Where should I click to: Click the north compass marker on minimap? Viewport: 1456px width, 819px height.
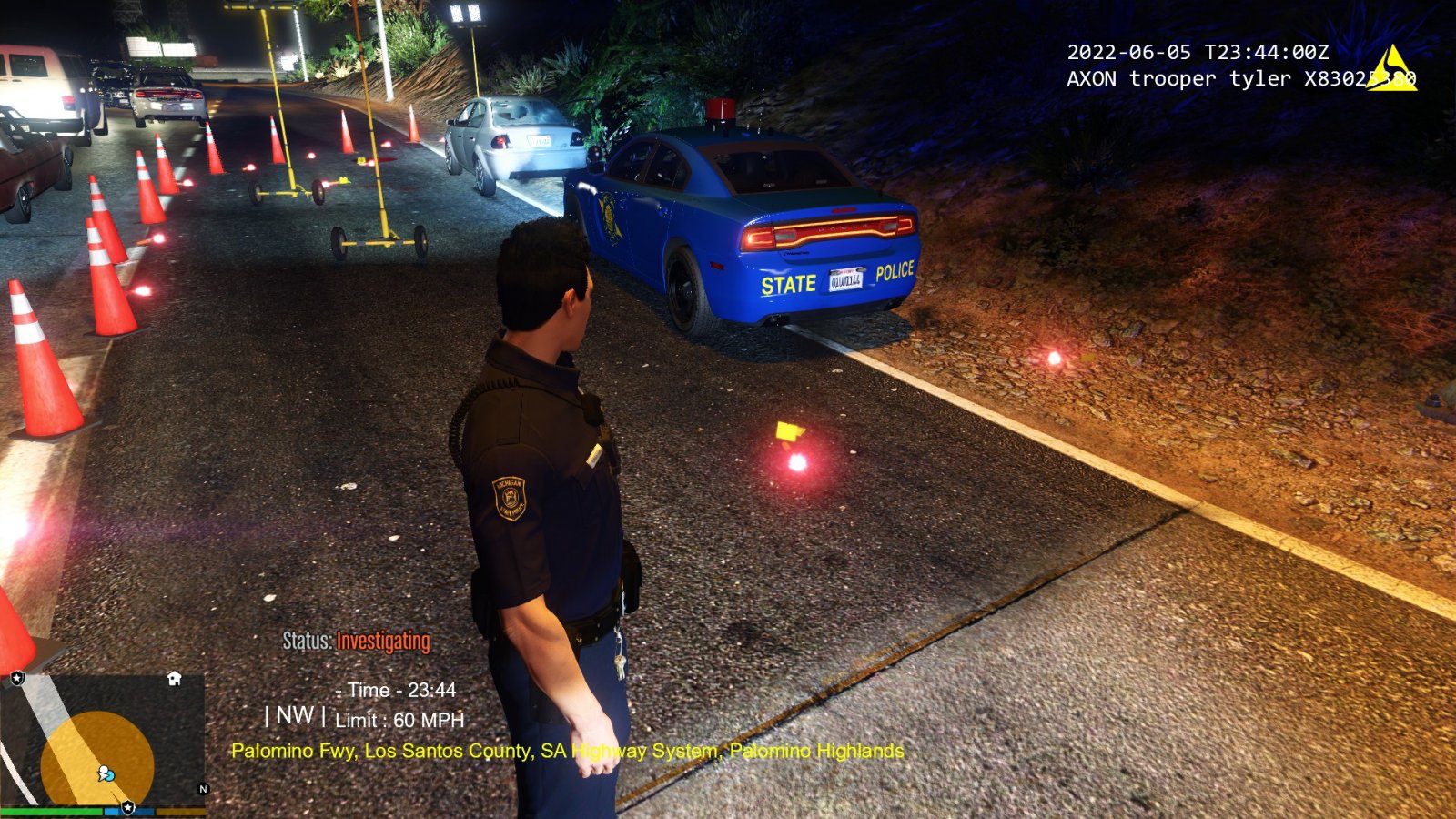click(203, 789)
